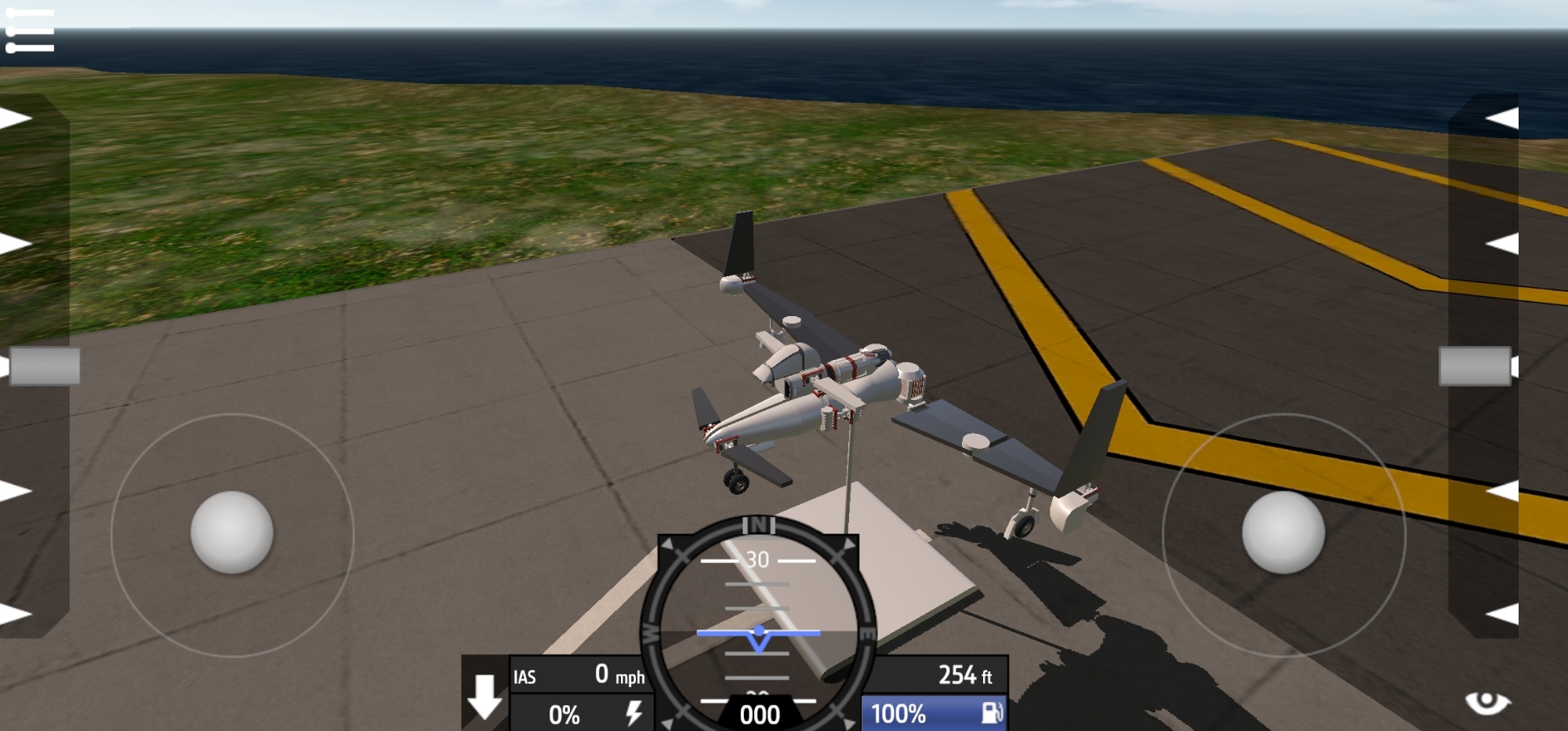Screen dimensions: 1568x731
Task: Open the hamburger menu
Action: [30, 31]
